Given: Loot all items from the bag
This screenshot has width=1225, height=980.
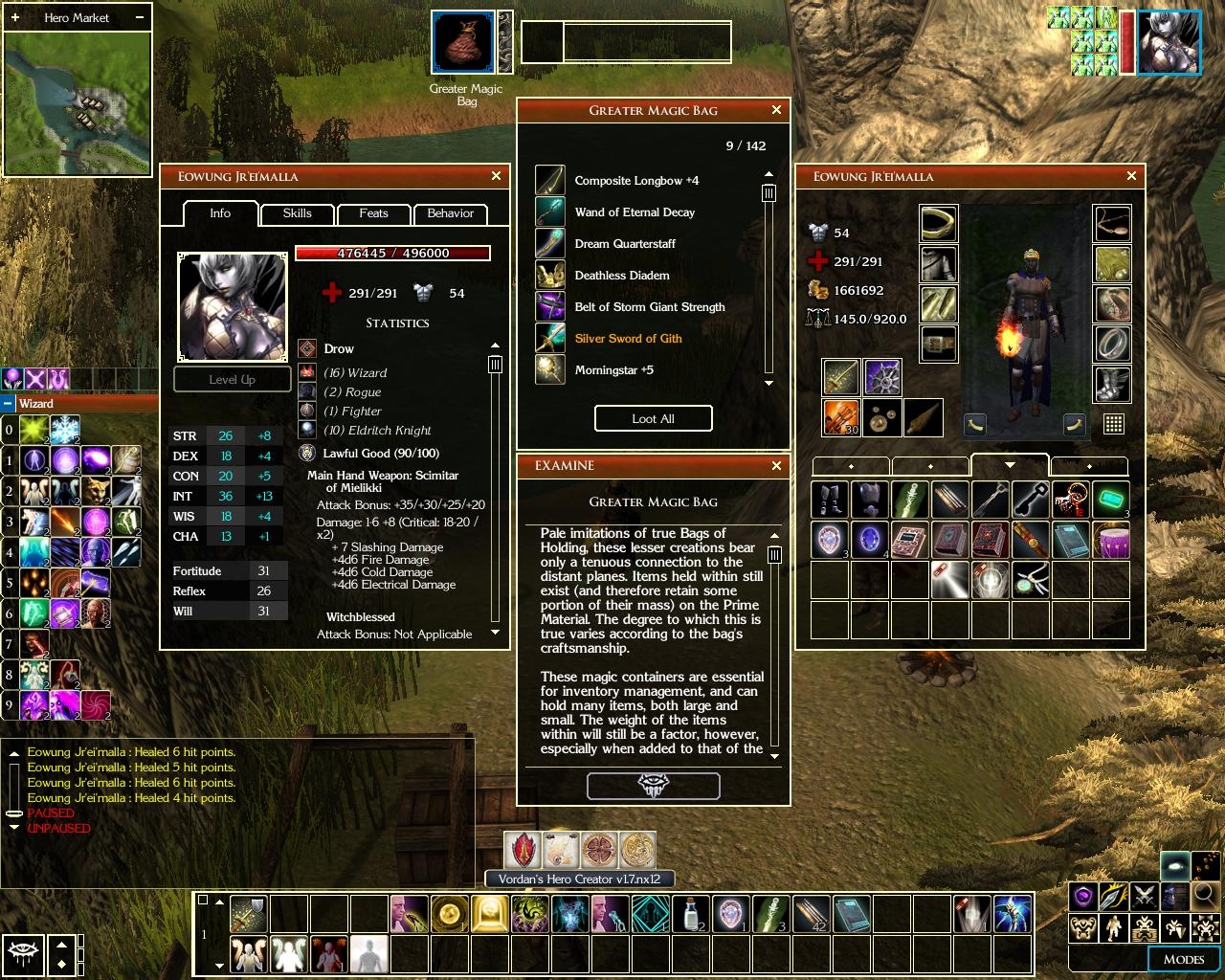Looking at the screenshot, I should [x=654, y=418].
